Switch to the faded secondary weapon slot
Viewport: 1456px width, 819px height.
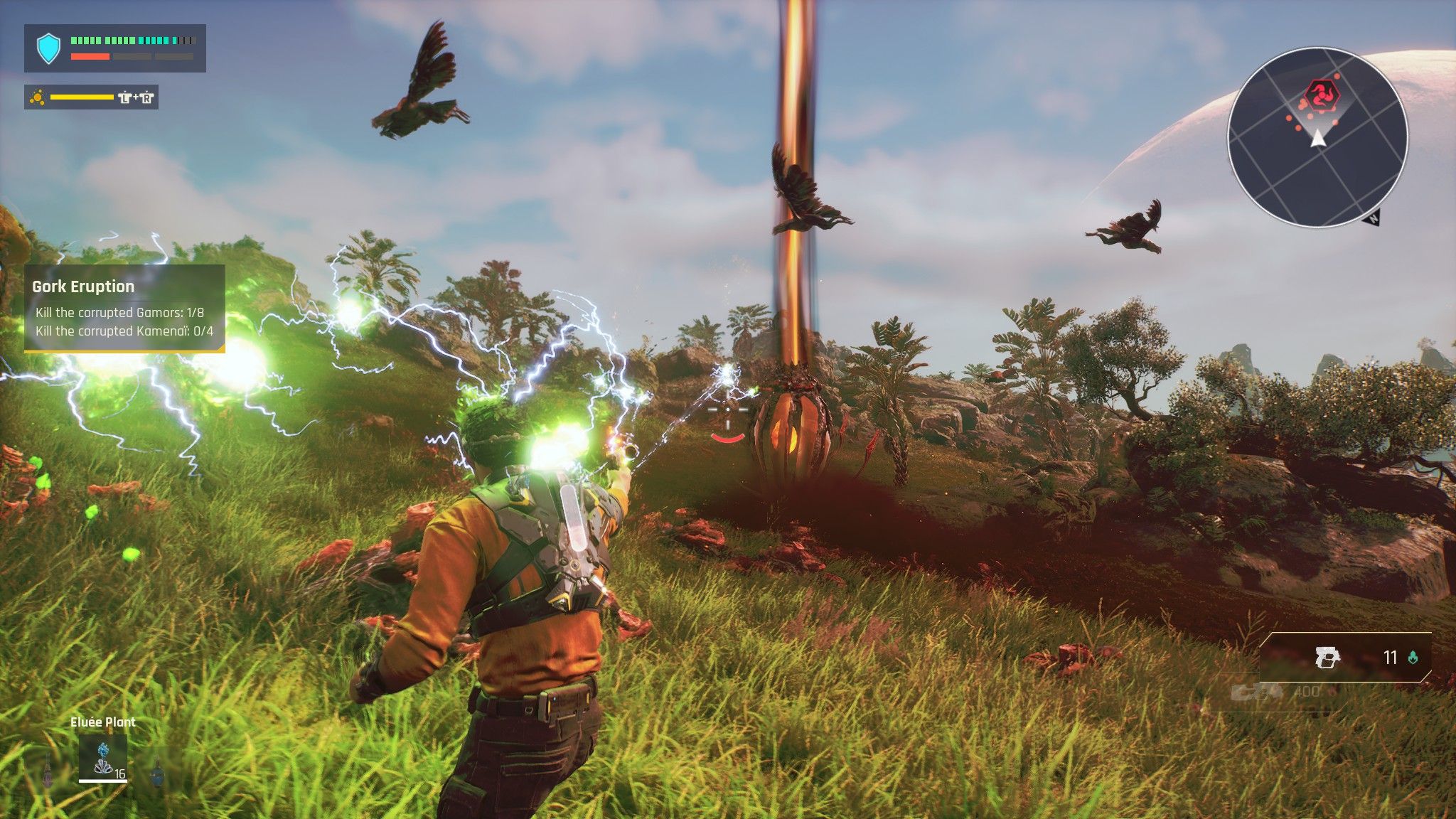(1257, 691)
